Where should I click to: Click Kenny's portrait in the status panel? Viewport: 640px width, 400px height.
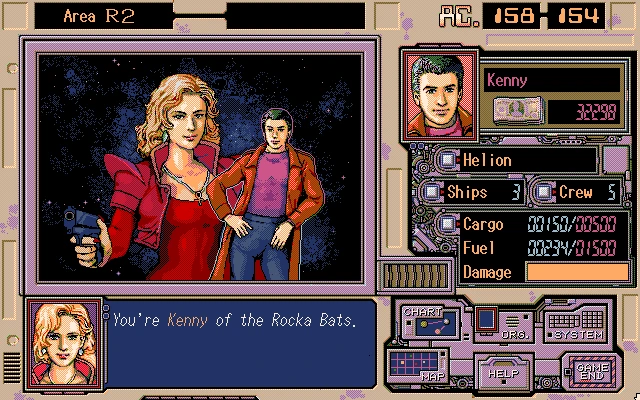[438, 96]
